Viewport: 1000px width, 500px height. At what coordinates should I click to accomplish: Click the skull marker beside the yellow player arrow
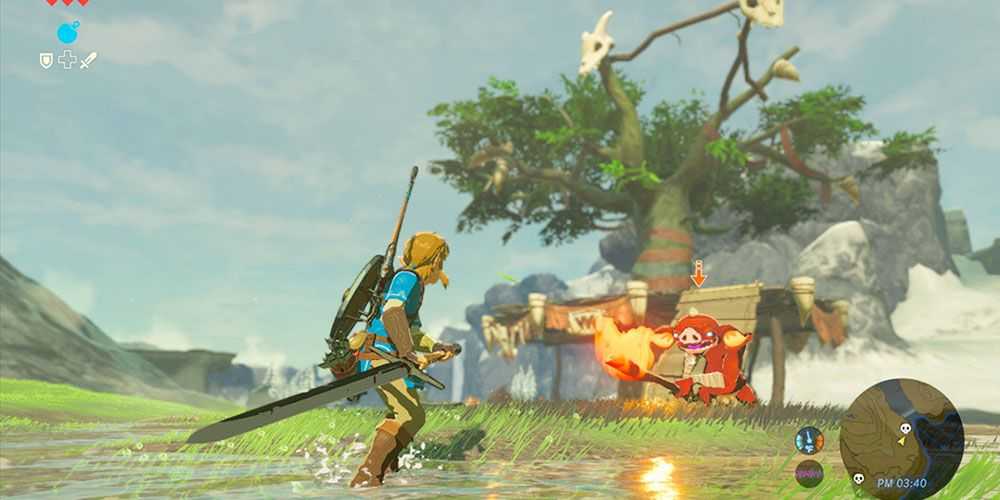pos(904,428)
